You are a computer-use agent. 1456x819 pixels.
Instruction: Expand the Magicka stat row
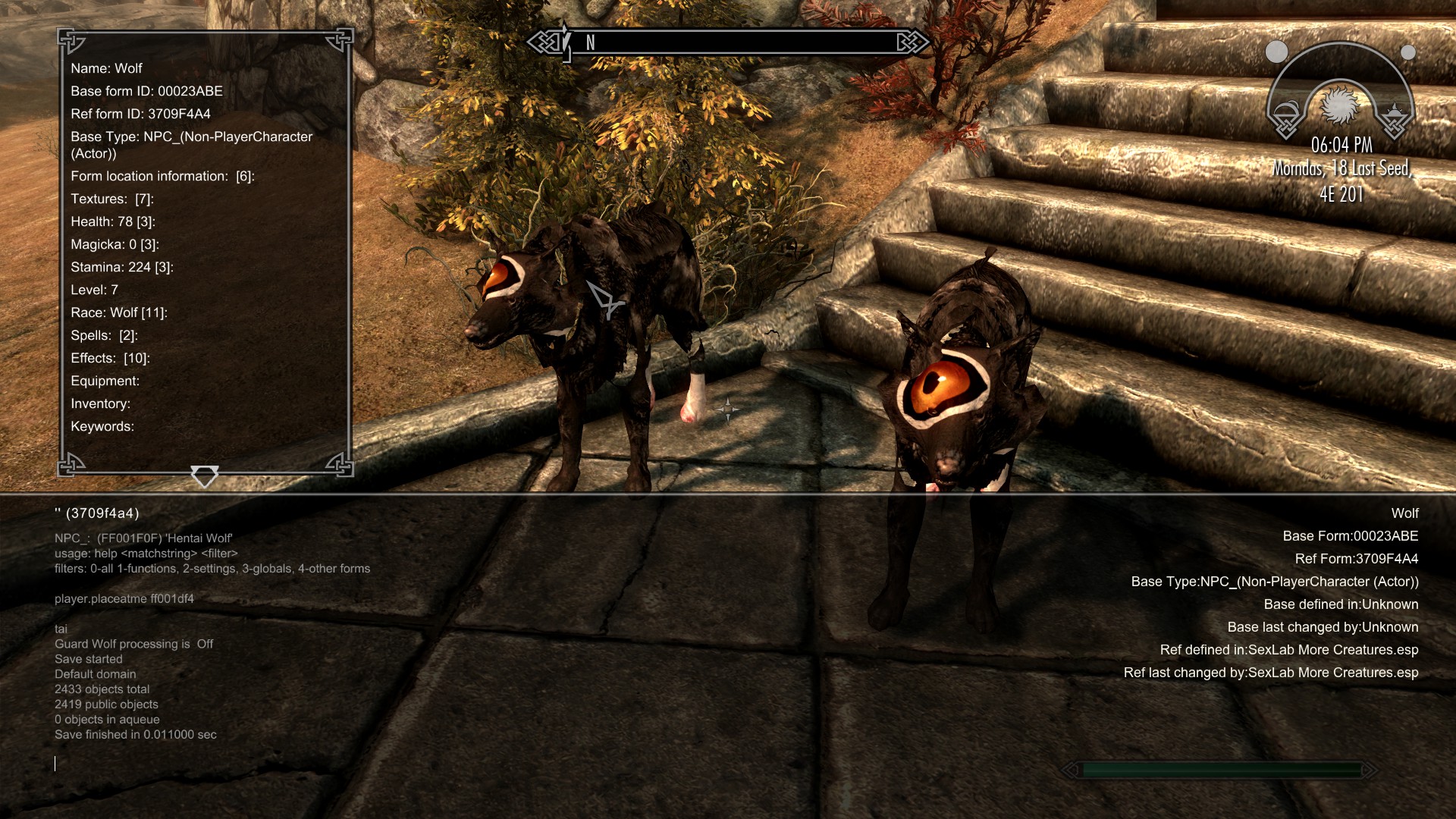point(115,244)
